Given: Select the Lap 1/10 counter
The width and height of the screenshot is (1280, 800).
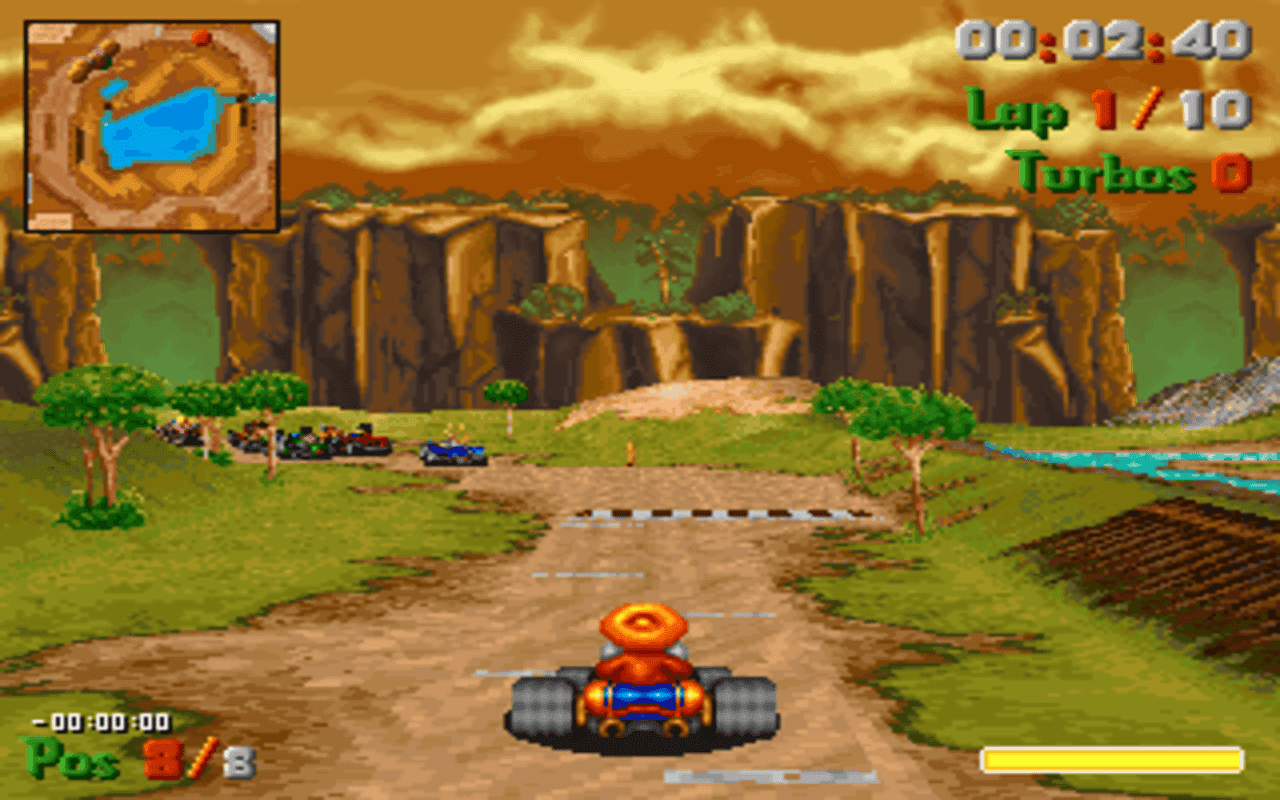Looking at the screenshot, I should coord(1107,110).
